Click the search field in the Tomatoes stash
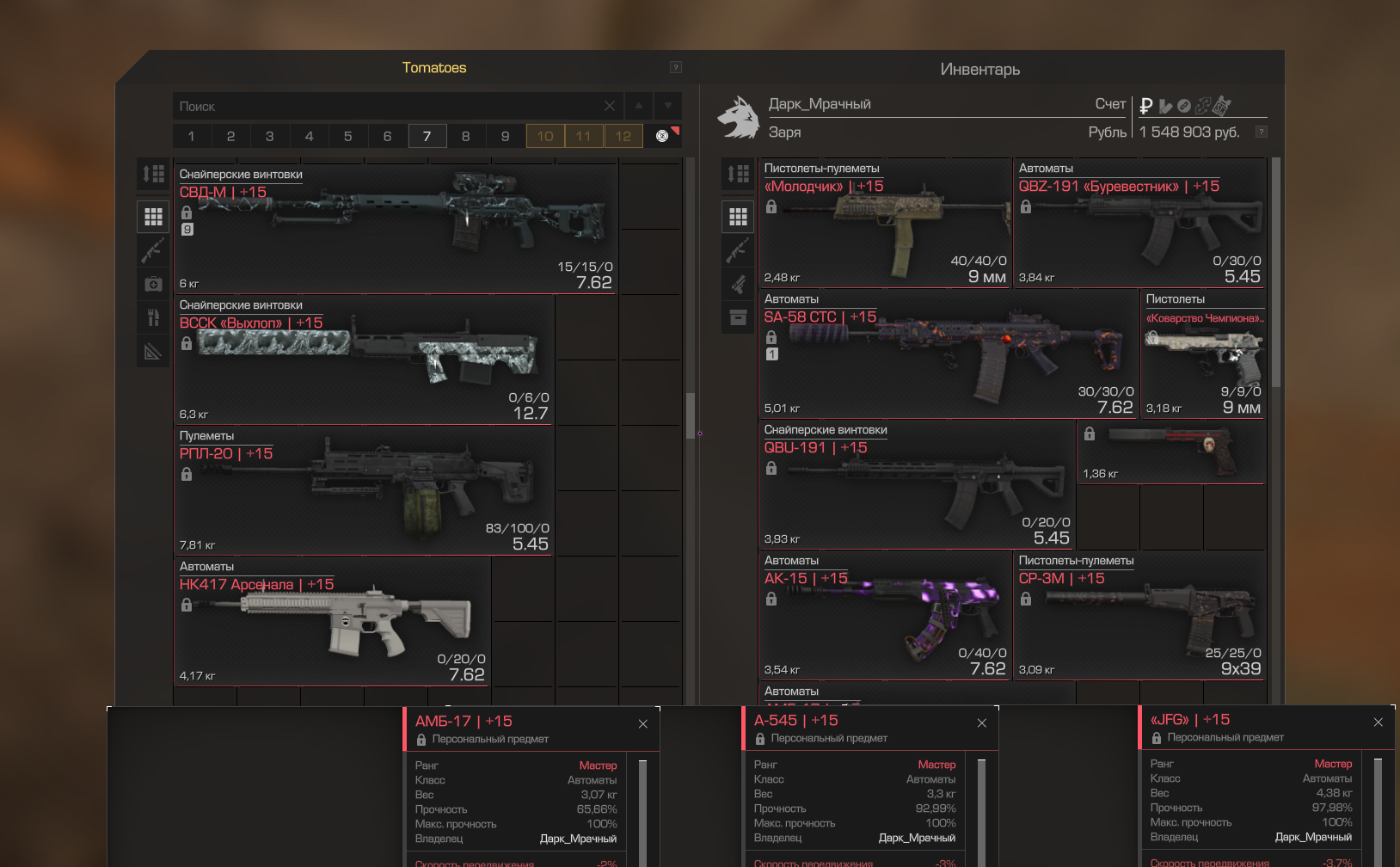Image resolution: width=1400 pixels, height=867 pixels. click(x=387, y=107)
